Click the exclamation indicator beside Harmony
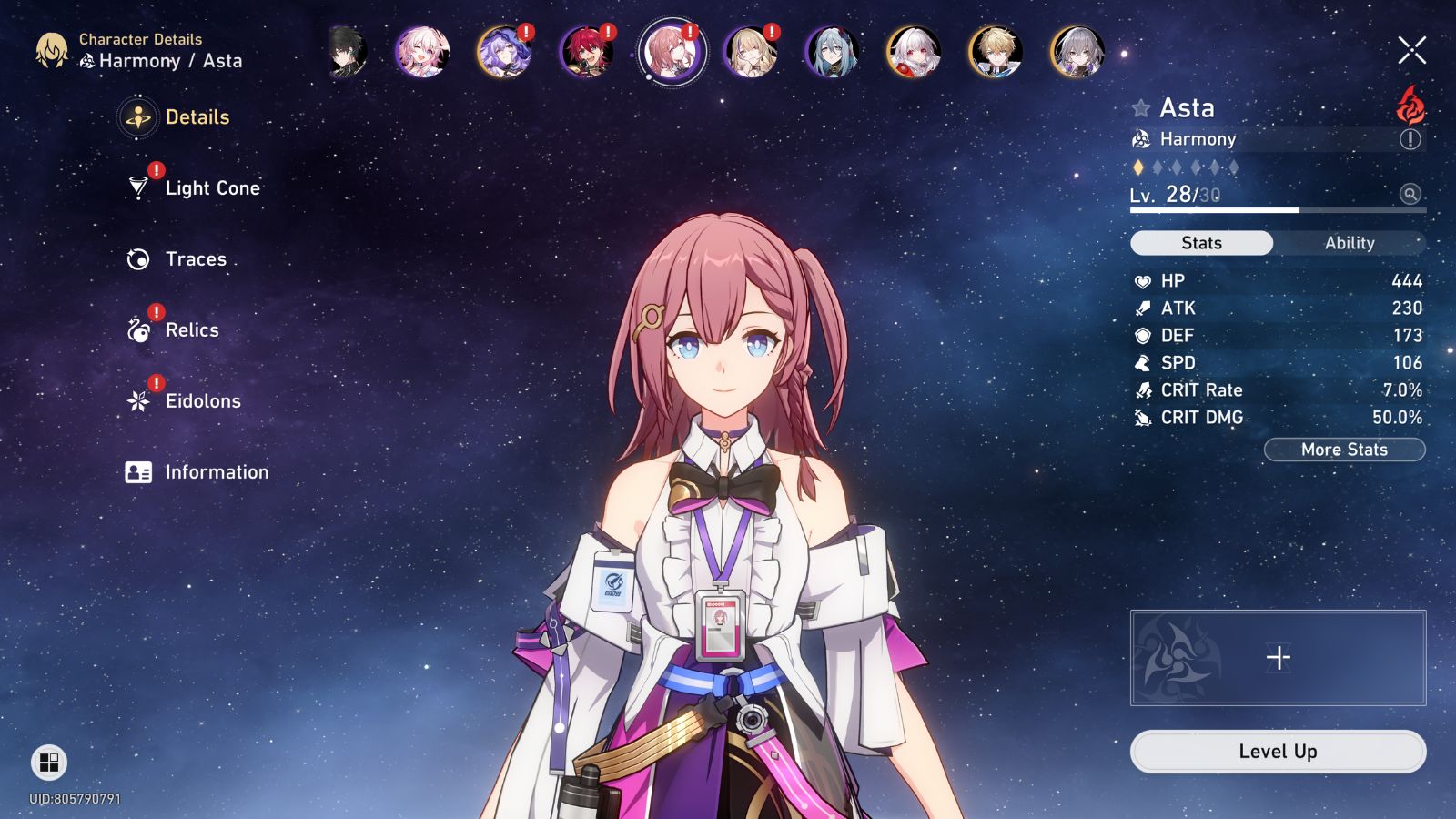1456x819 pixels. point(1410,139)
